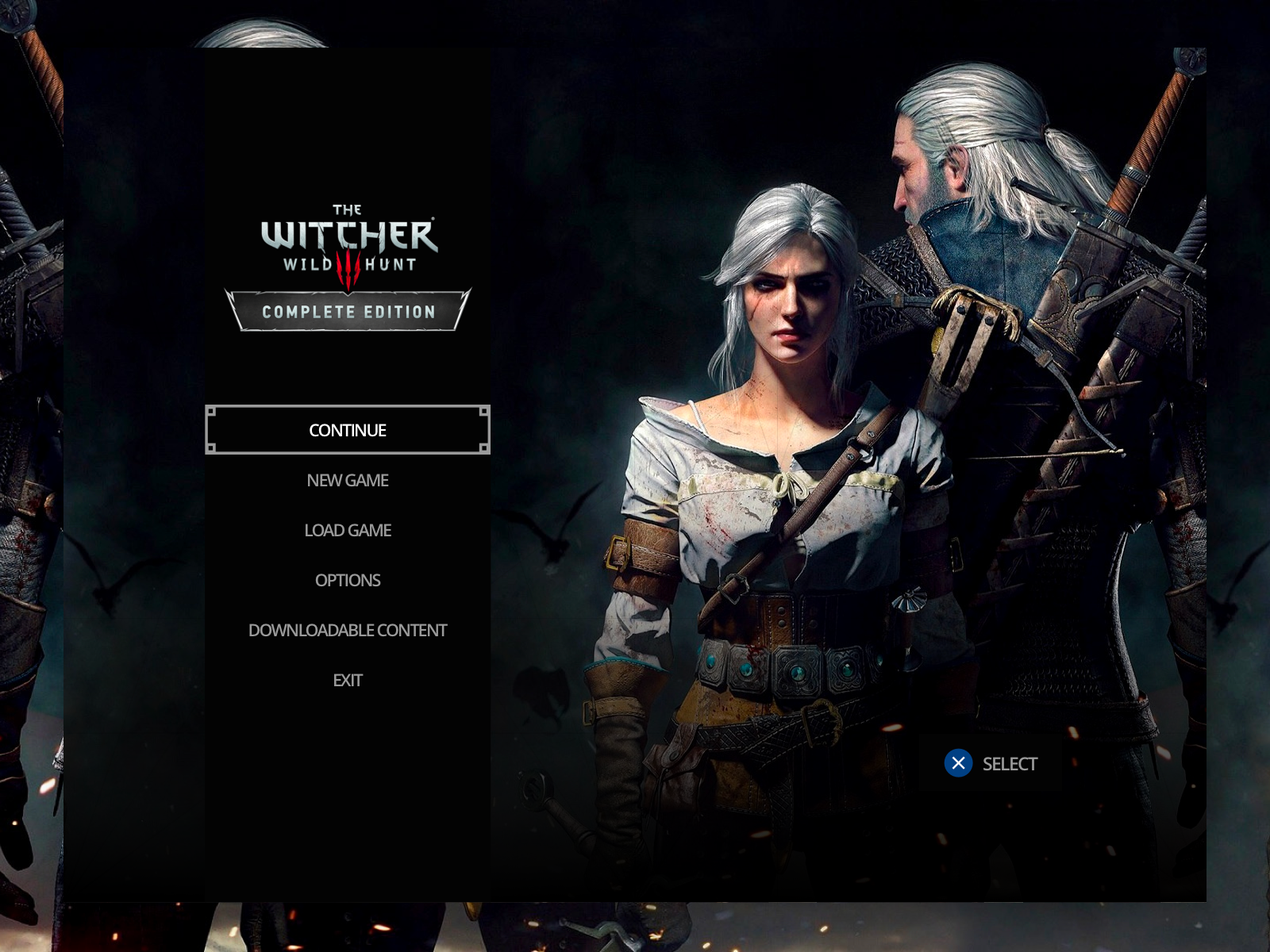Viewport: 1270px width, 952px height.
Task: Select Exit to quit the game
Action: (x=347, y=680)
